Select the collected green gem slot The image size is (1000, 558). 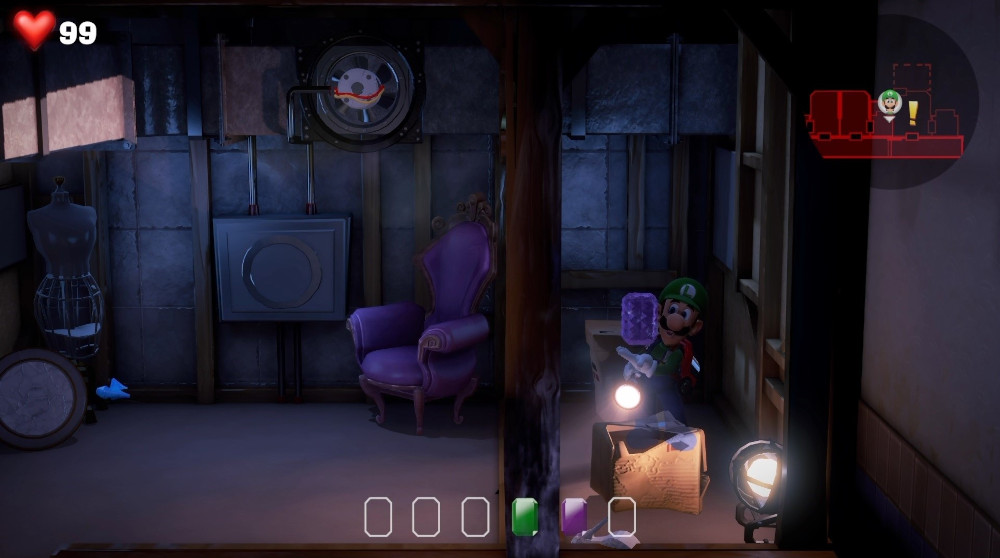tap(525, 517)
